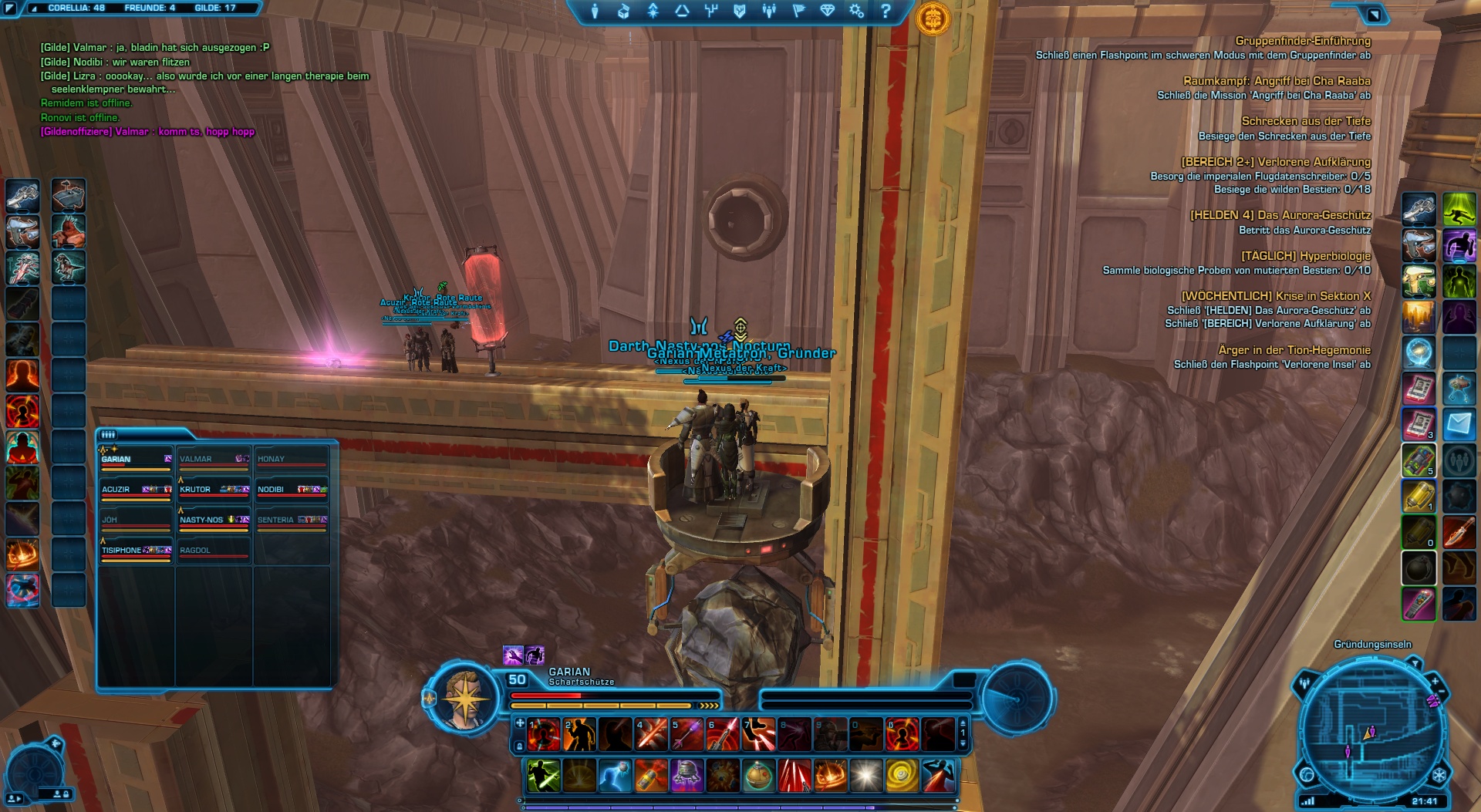Viewport: 1481px width, 812px height.
Task: Open help with the question mark icon
Action: point(886,11)
